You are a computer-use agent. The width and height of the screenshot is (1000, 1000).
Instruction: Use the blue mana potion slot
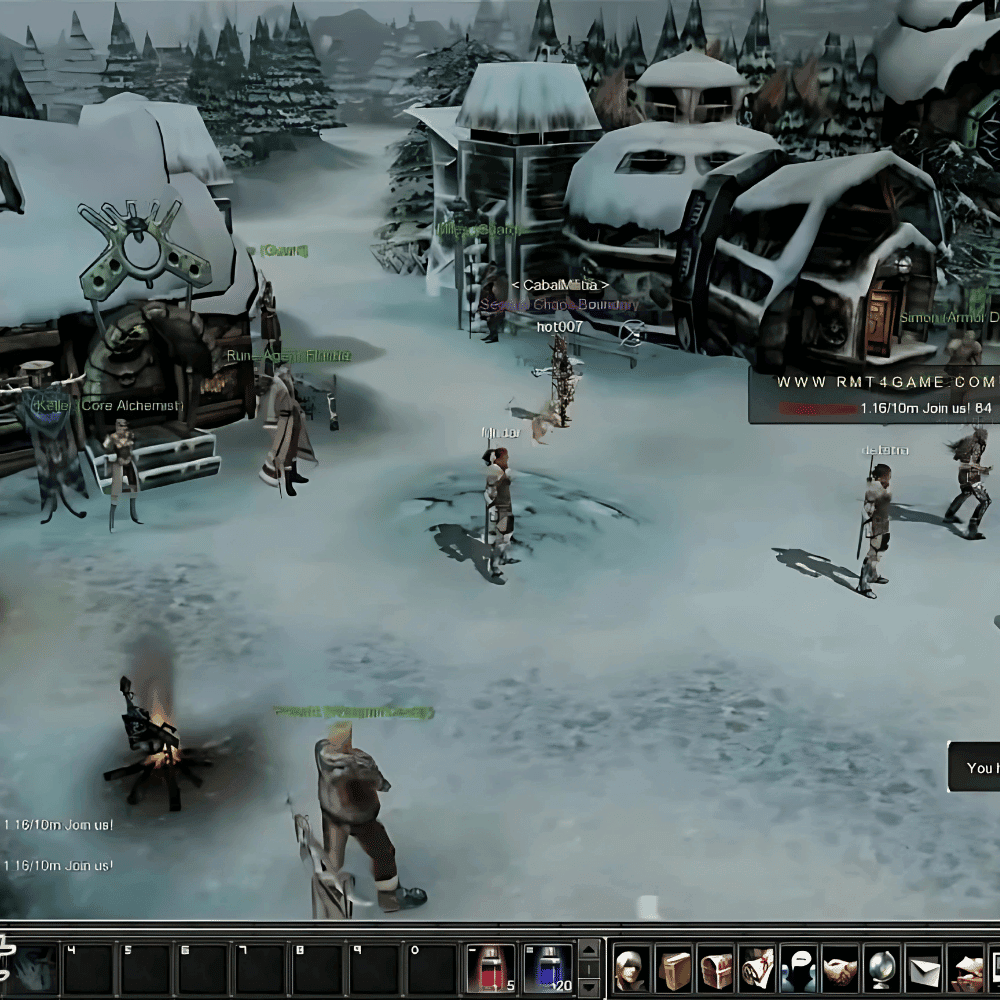548,968
